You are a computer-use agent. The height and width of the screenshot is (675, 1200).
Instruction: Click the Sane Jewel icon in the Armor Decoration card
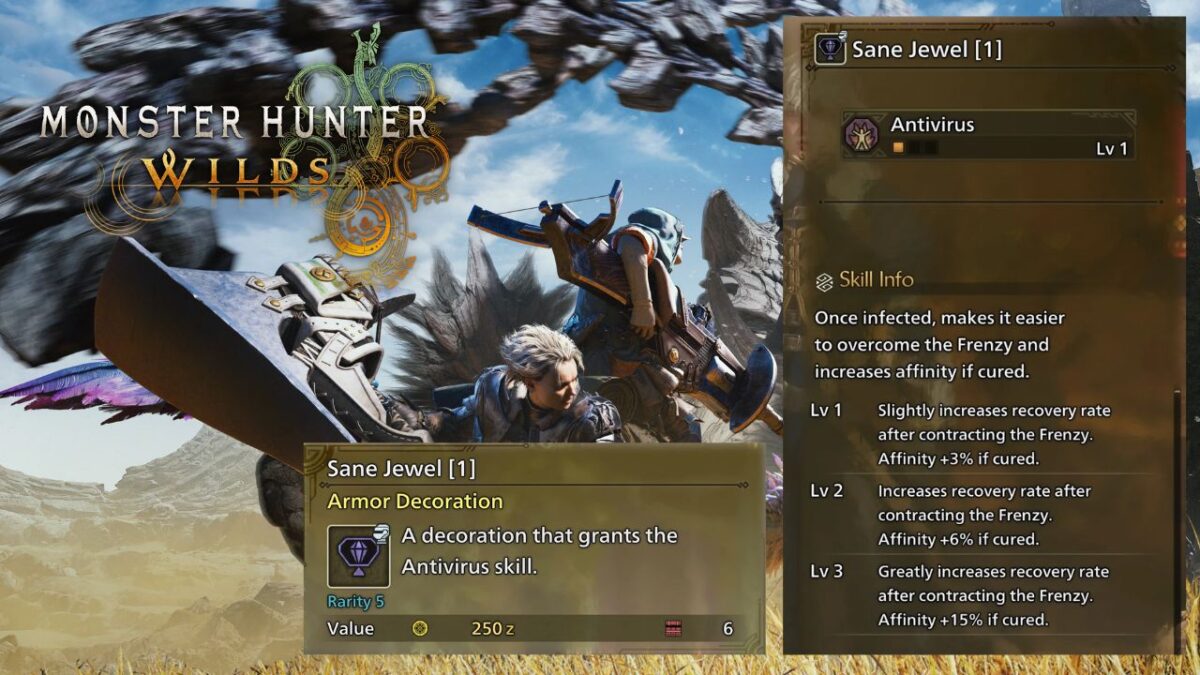coord(358,556)
